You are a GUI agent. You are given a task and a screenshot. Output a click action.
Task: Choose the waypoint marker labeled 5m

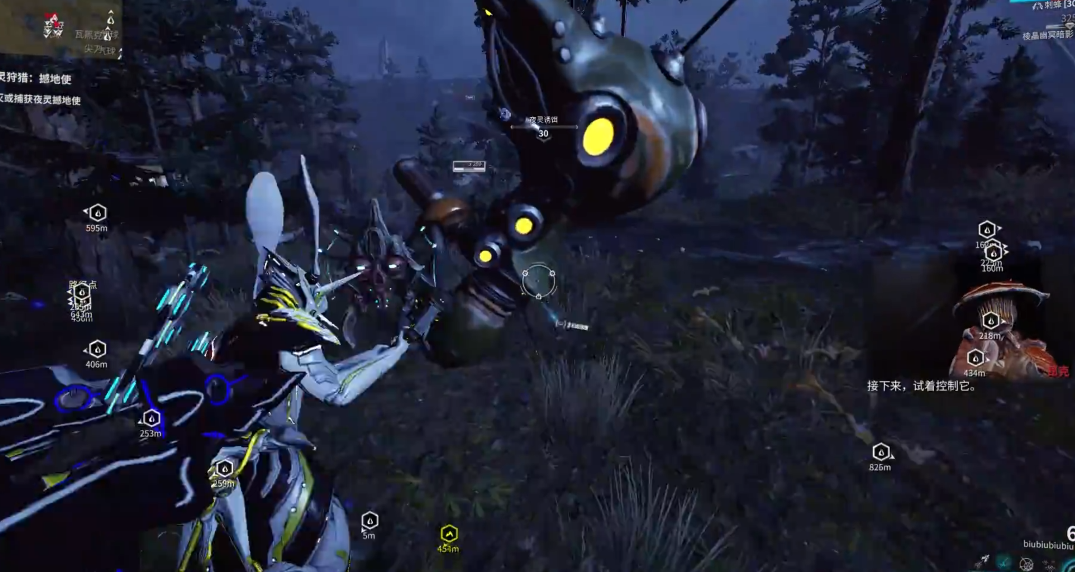369,520
